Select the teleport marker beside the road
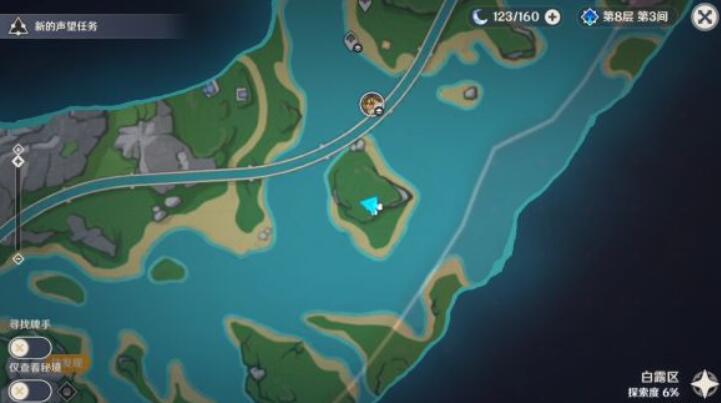Viewport: 721px width, 403px height. [373, 101]
